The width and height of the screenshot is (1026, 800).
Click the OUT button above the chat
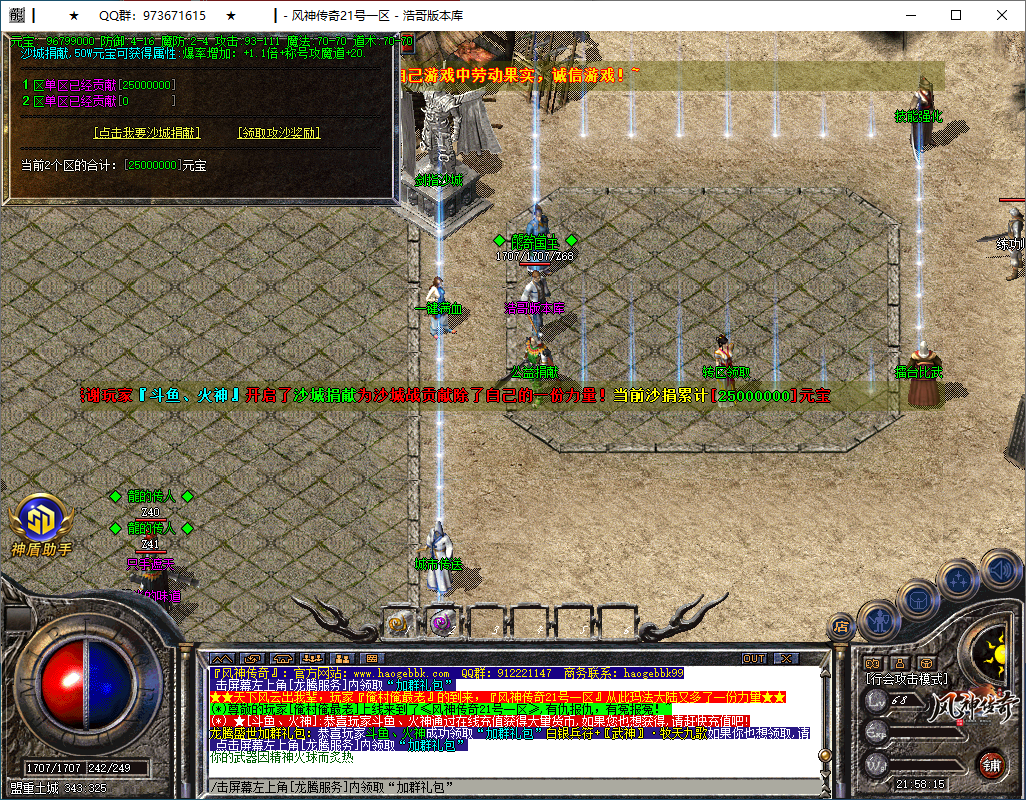(x=754, y=659)
